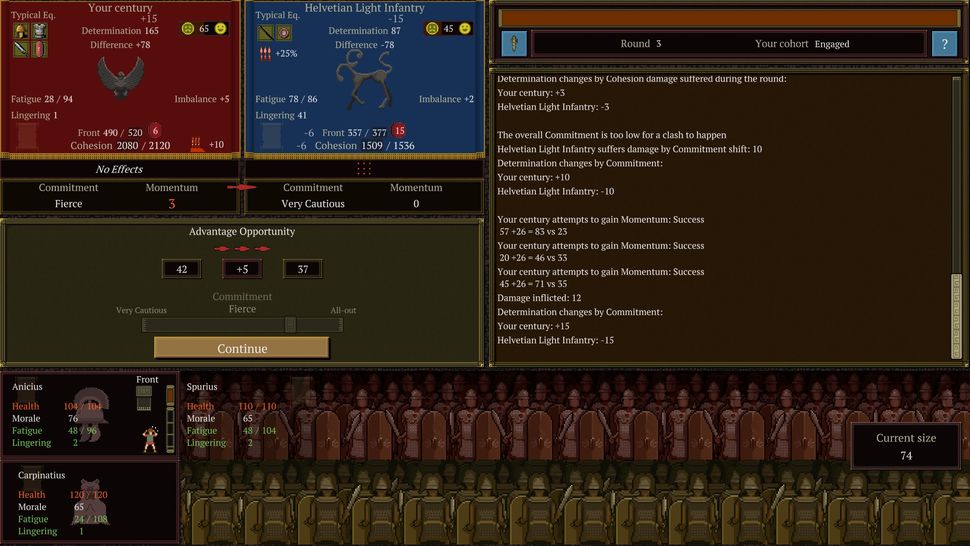Image resolution: width=970 pixels, height=546 pixels.
Task: Continue to the next combat round
Action: tap(241, 348)
